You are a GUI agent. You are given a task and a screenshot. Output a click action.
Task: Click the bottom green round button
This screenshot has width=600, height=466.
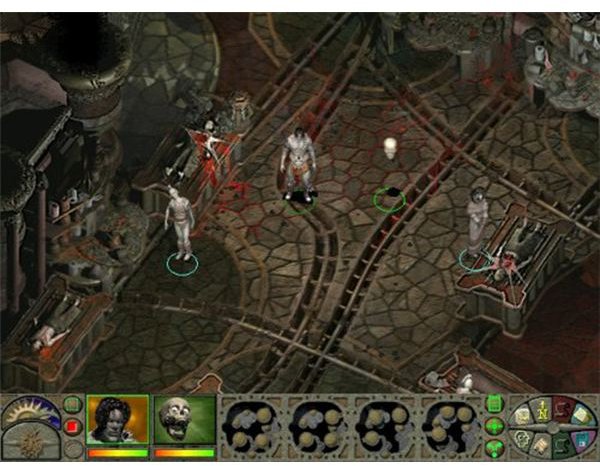(493, 448)
